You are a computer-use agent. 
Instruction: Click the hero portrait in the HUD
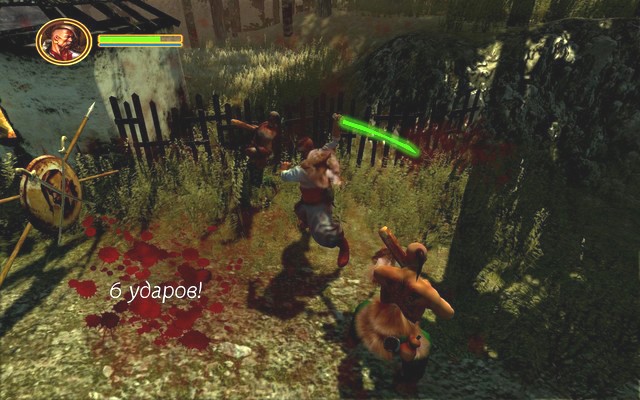[x=64, y=42]
